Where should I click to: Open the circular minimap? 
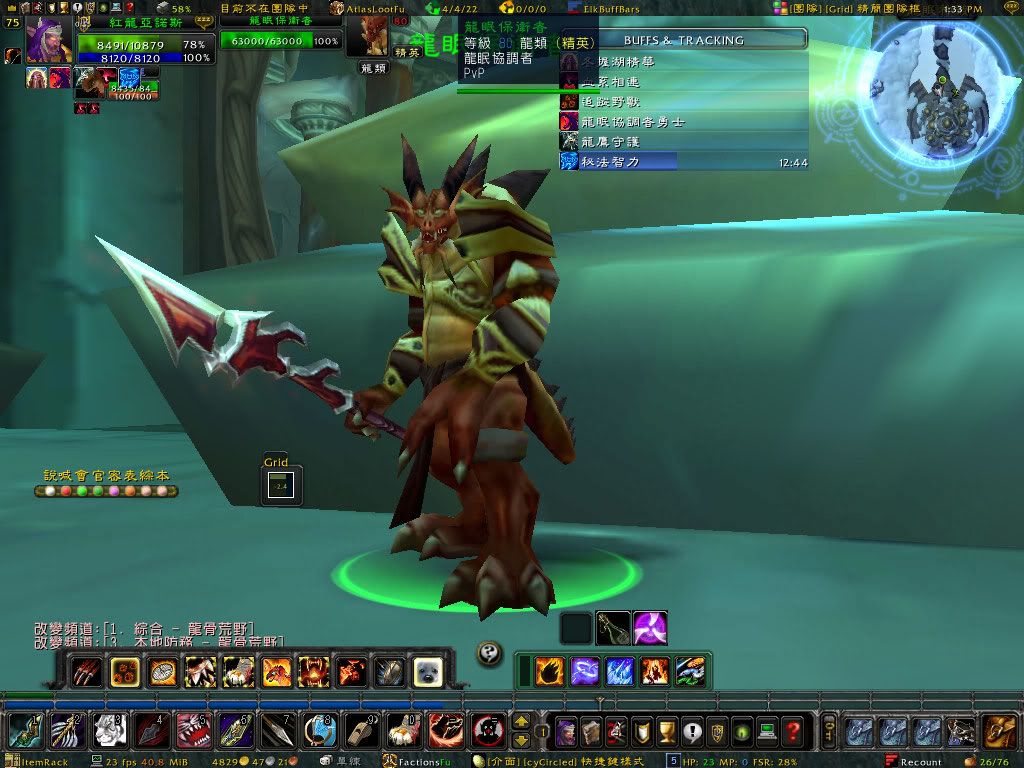tap(941, 92)
